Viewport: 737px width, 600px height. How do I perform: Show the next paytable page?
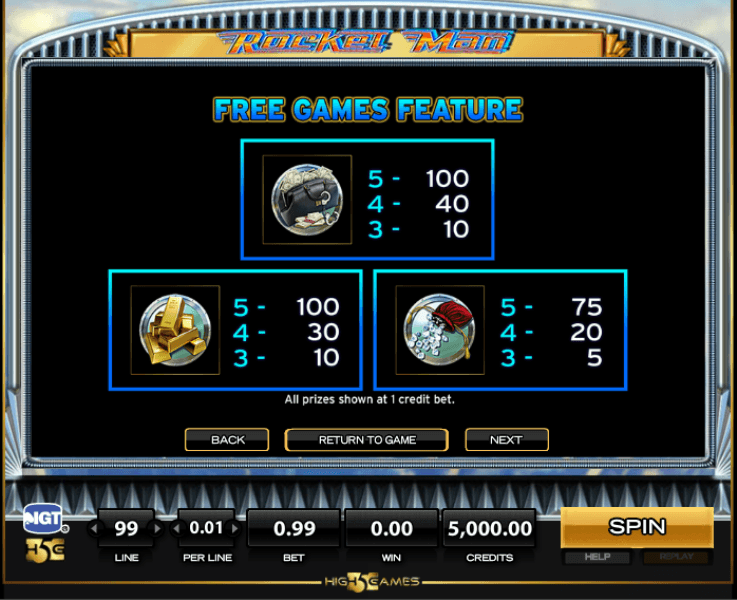click(x=506, y=440)
